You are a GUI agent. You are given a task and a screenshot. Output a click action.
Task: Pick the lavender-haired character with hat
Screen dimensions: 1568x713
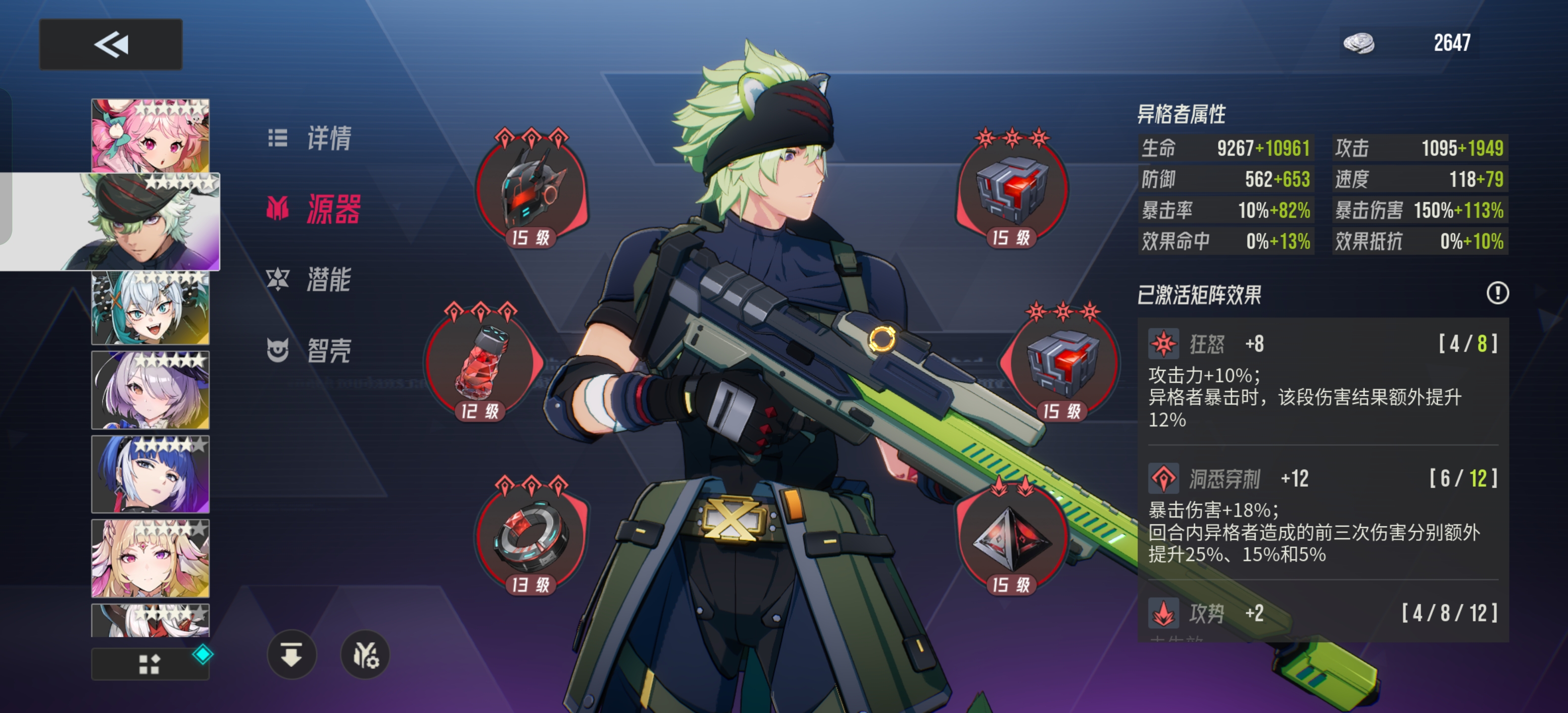coord(150,390)
